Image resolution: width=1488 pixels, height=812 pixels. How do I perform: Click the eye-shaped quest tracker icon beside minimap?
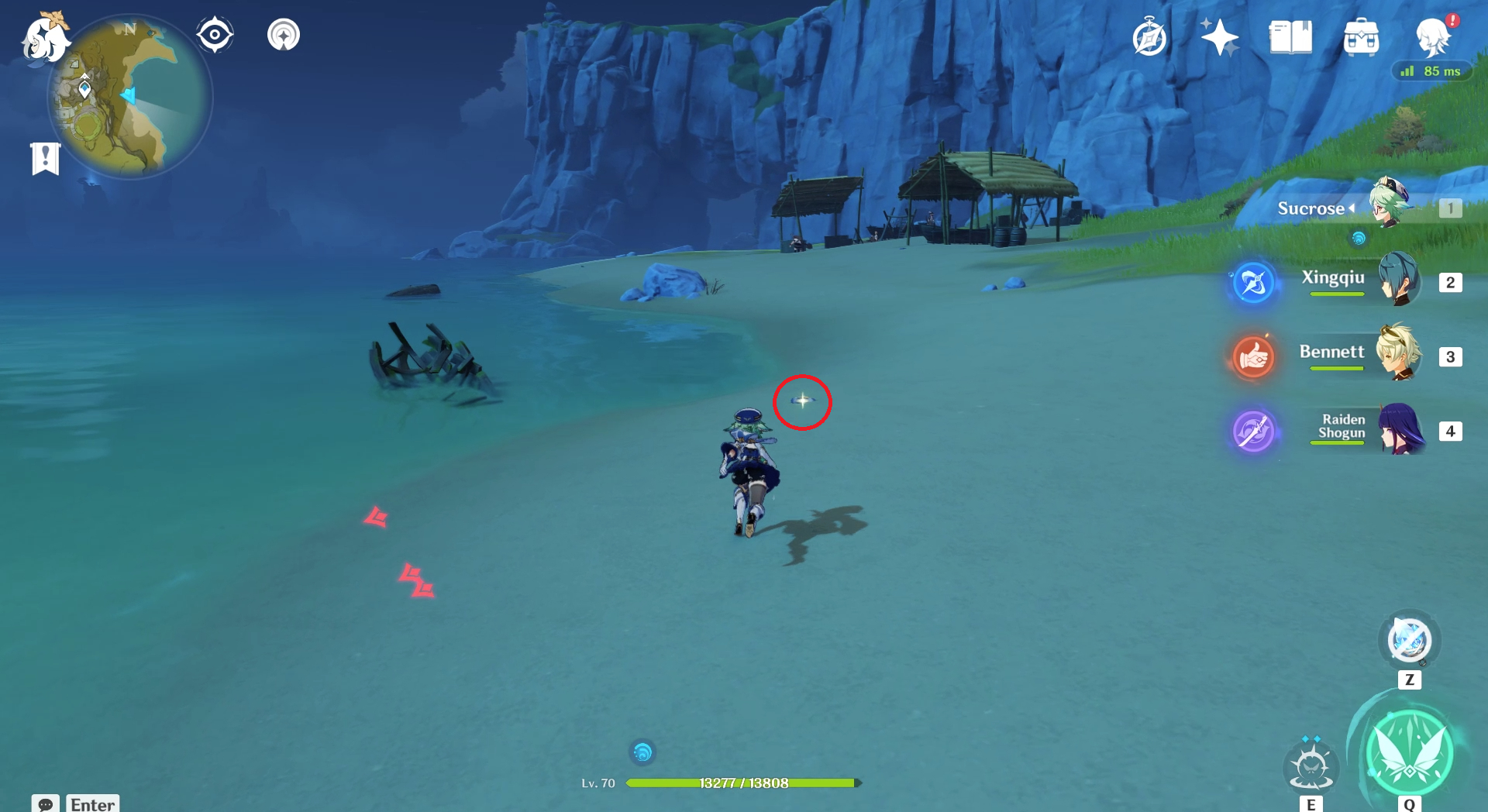214,33
